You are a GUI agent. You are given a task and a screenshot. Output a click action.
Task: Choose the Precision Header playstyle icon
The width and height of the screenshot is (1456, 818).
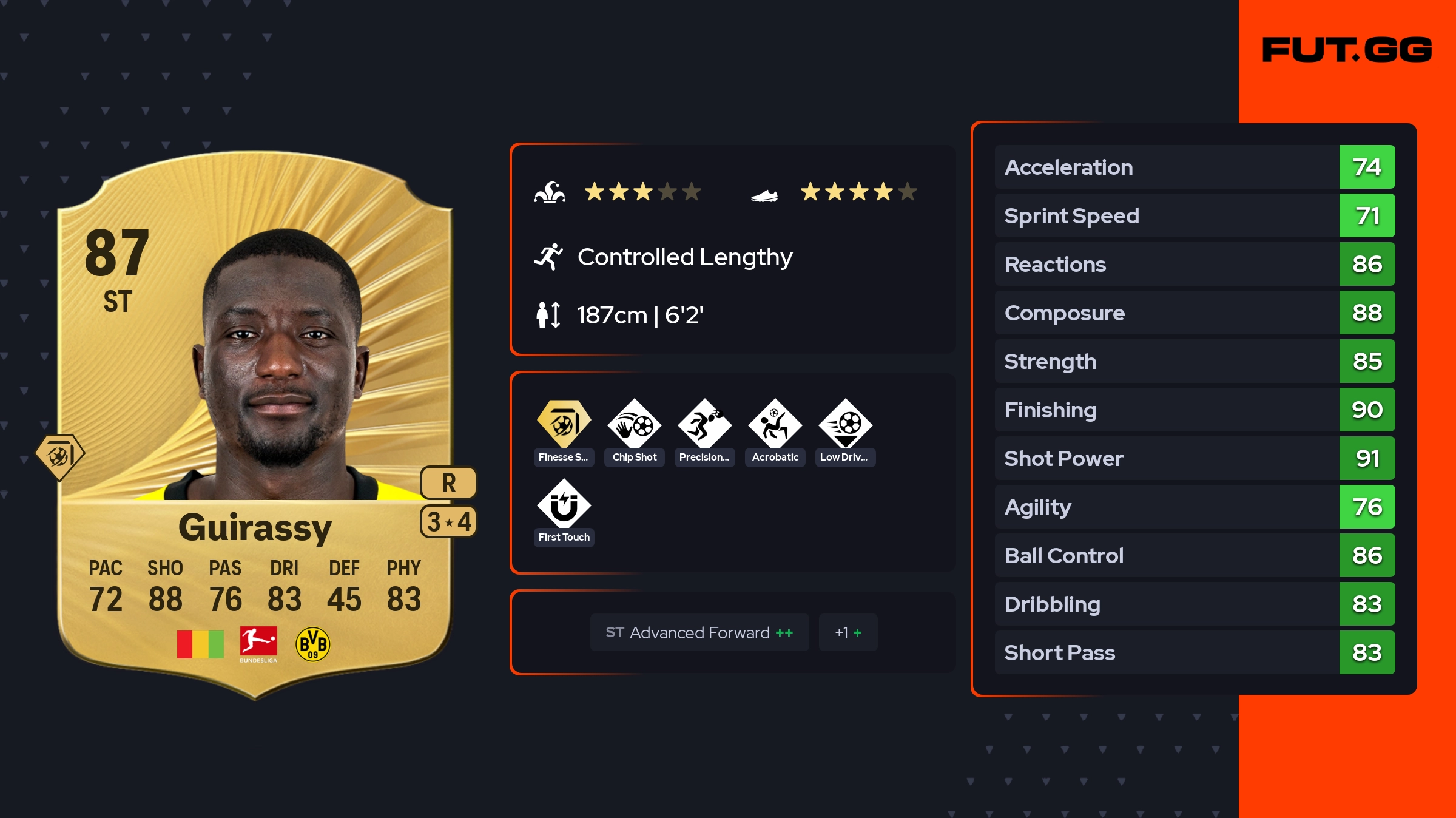[x=704, y=424]
